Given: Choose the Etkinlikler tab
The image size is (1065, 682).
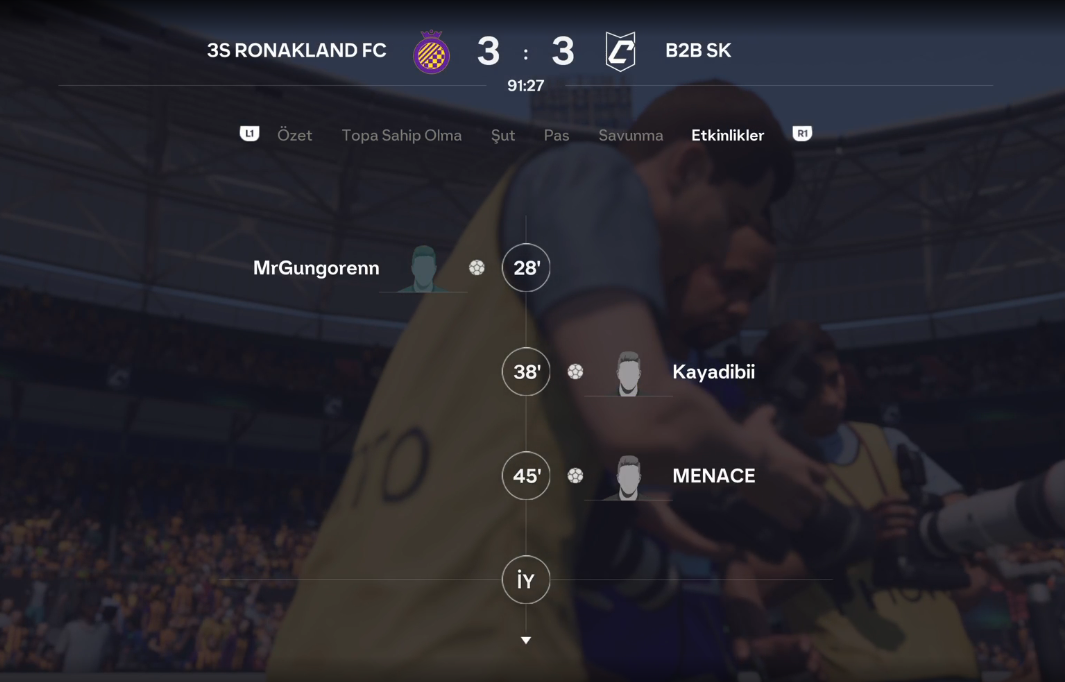Looking at the screenshot, I should 727,135.
